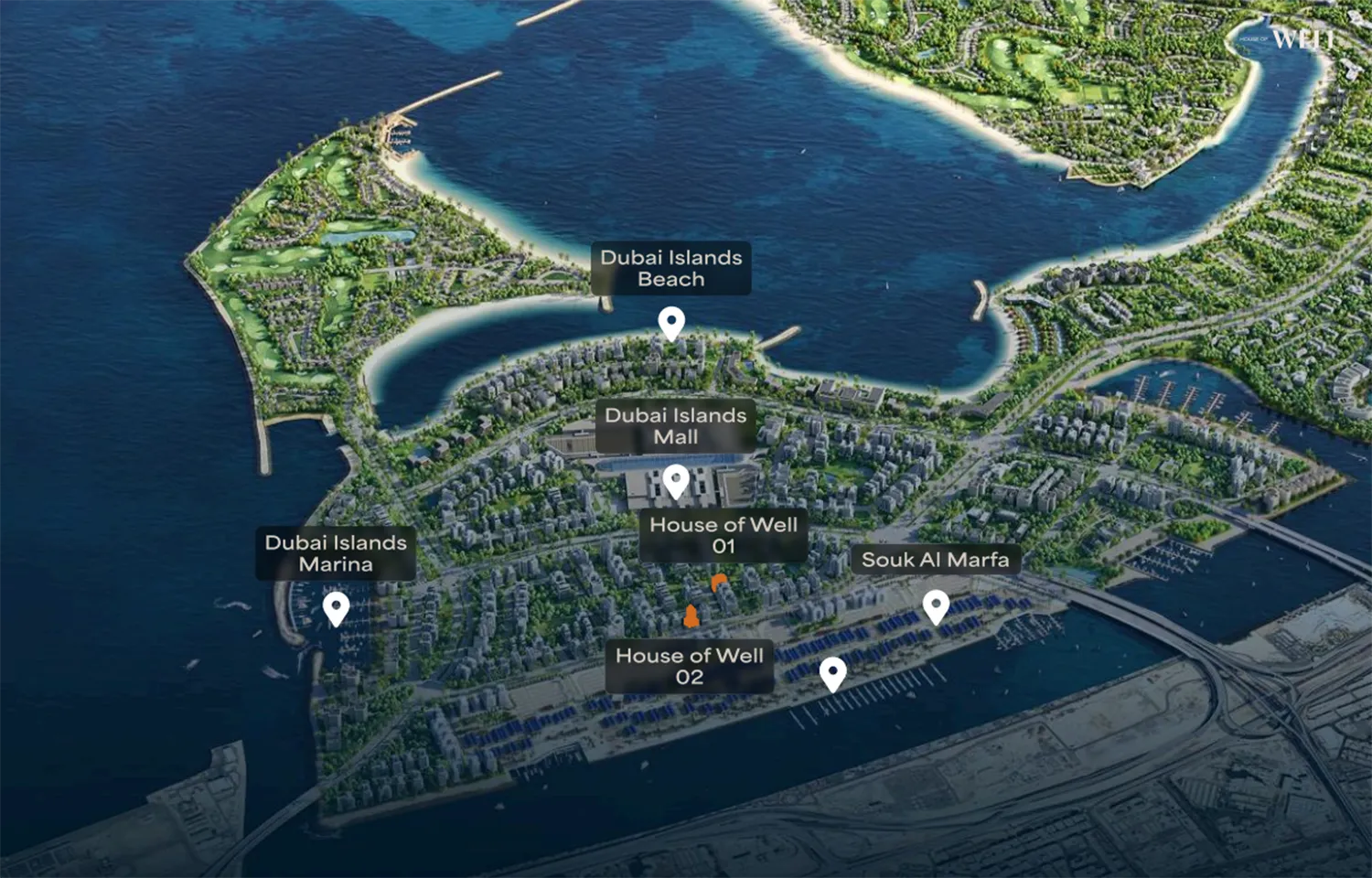Show the Souk Al Marfa label

tap(935, 560)
